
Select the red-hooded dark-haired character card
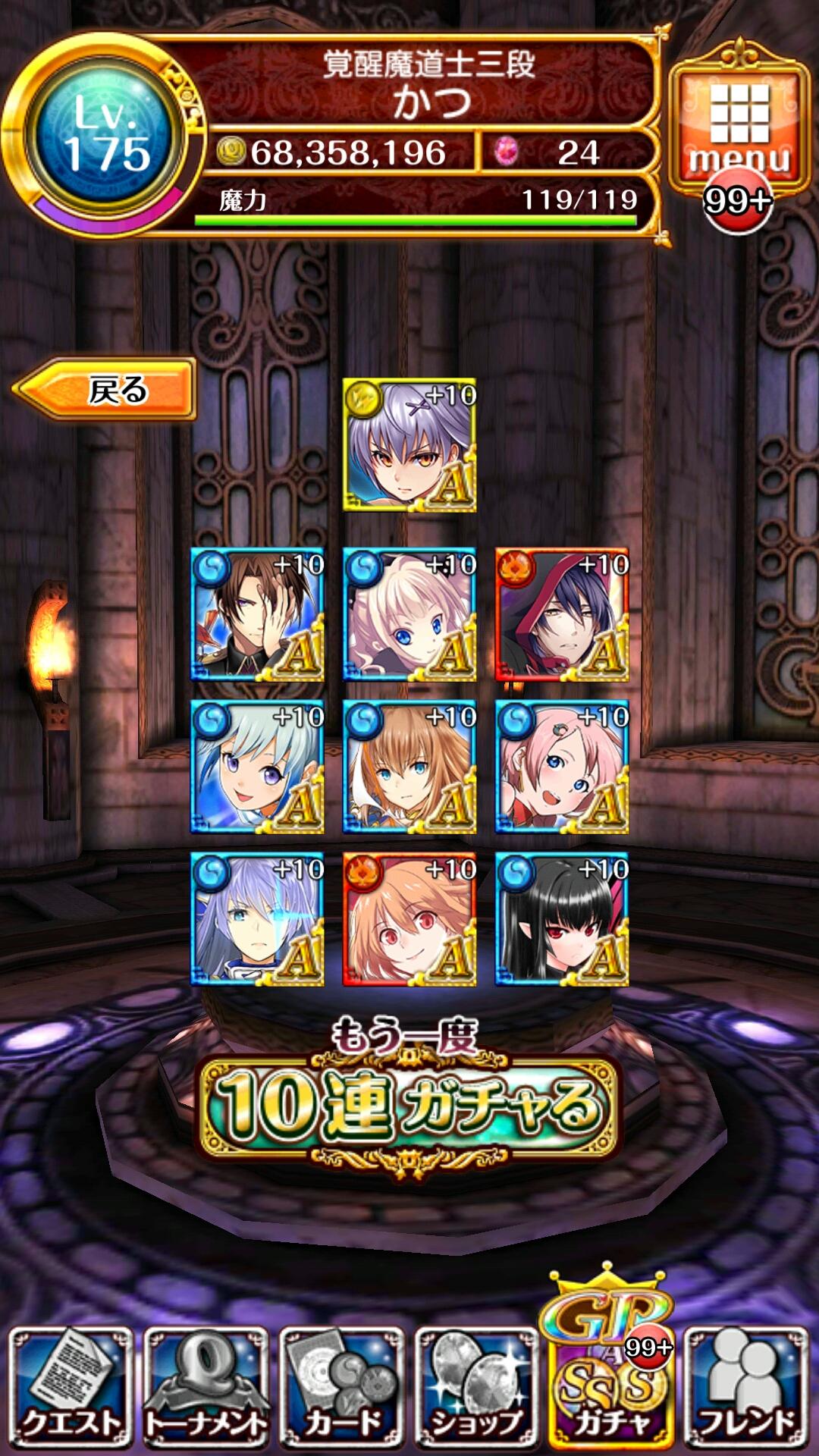tap(562, 614)
